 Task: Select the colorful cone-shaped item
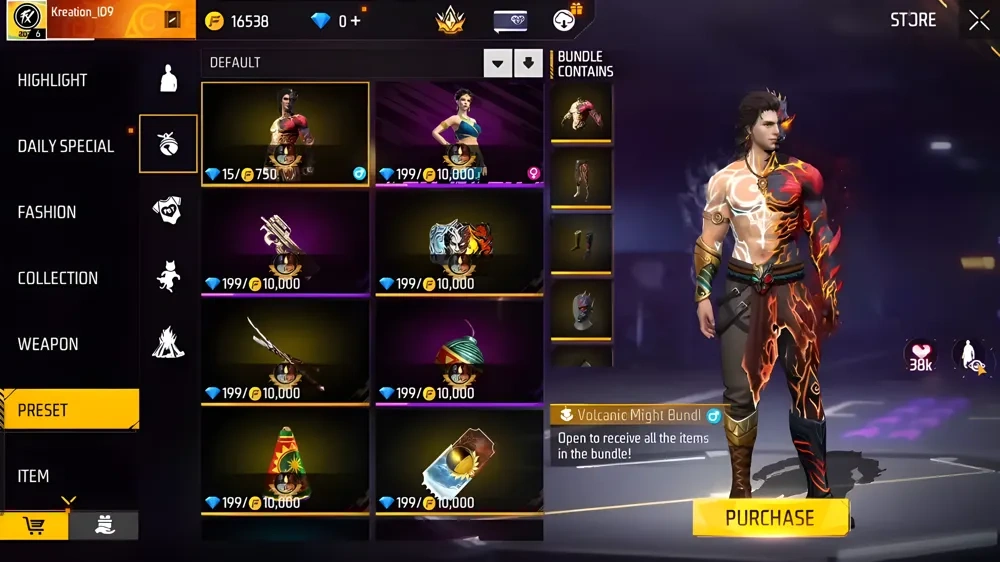tap(285, 462)
